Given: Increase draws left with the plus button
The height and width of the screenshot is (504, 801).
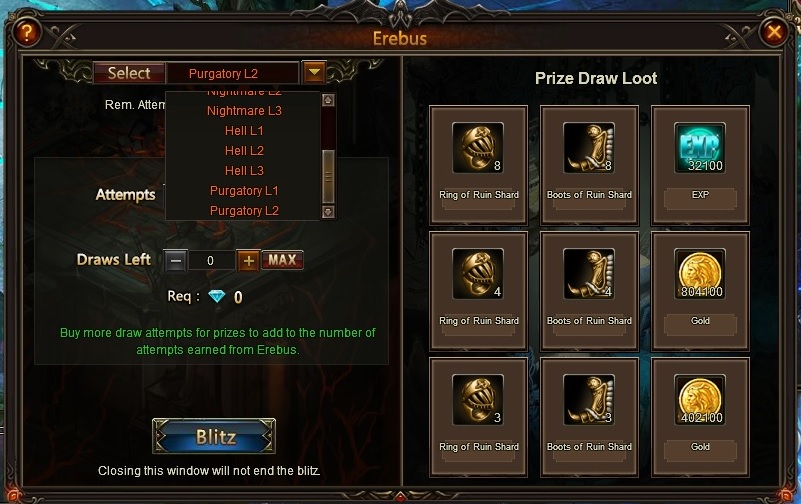Looking at the screenshot, I should coord(248,260).
